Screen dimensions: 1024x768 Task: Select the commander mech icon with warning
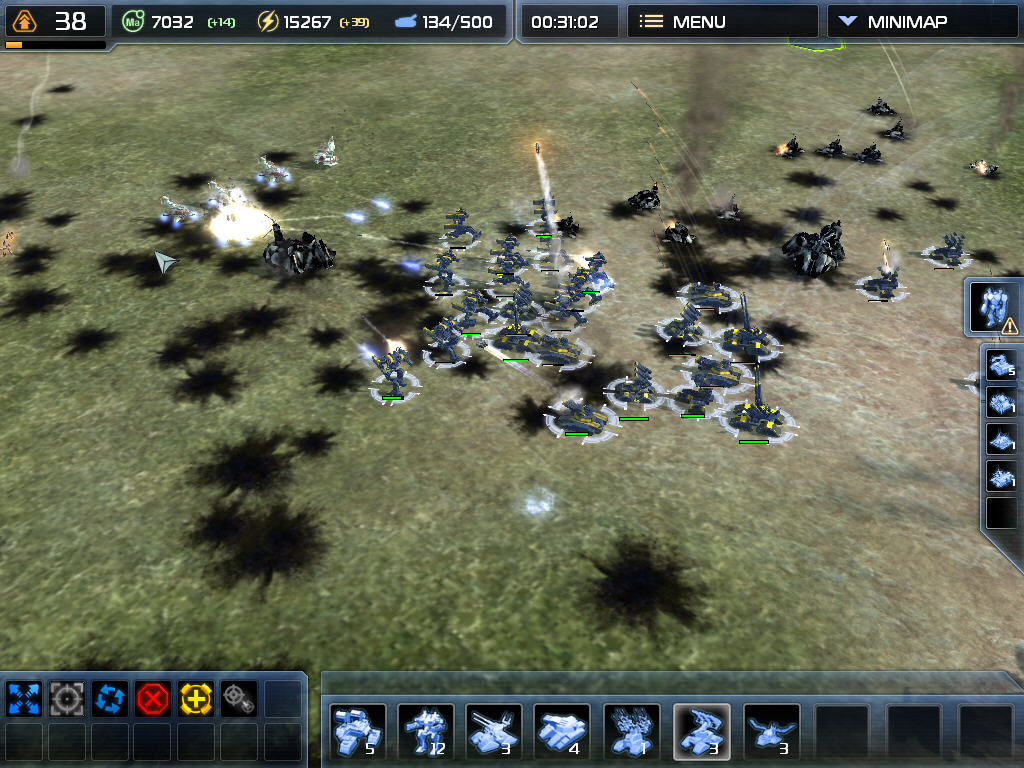[x=996, y=307]
